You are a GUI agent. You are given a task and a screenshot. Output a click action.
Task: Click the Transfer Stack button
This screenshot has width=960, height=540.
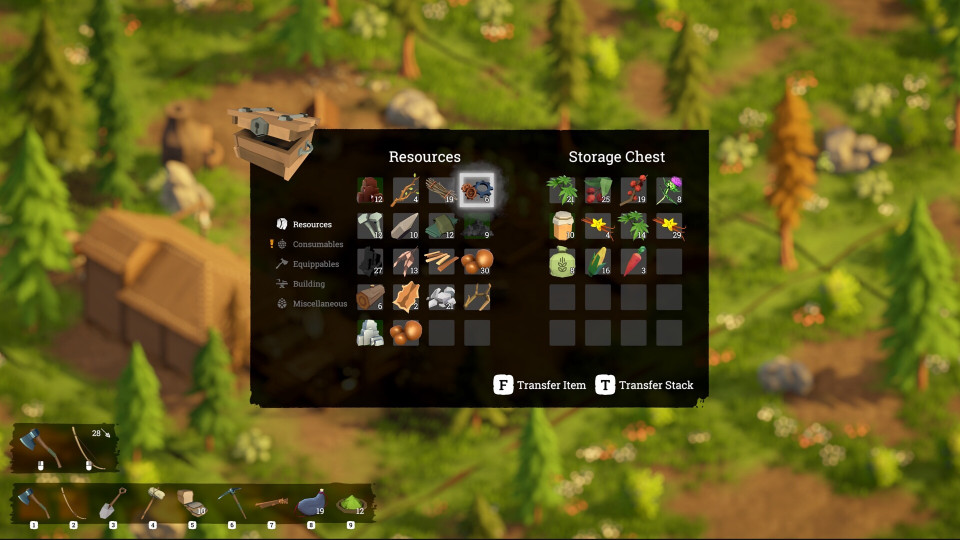645,385
